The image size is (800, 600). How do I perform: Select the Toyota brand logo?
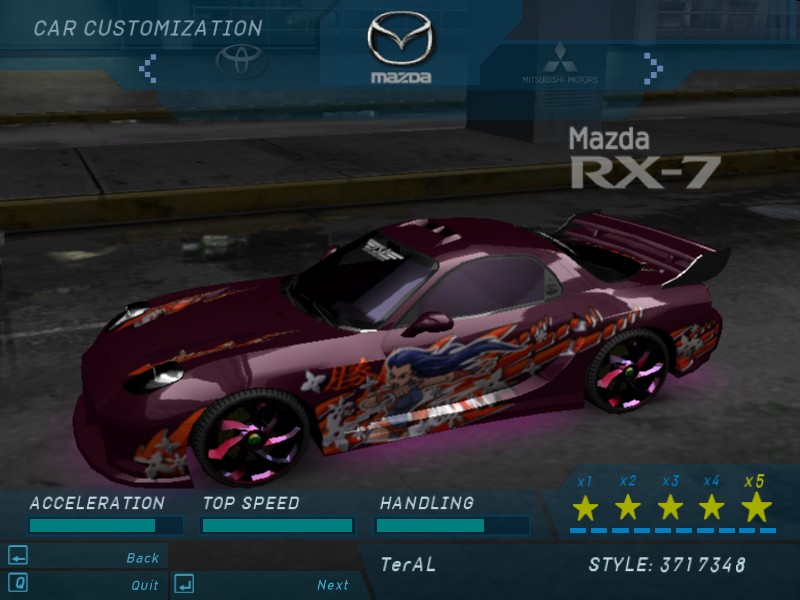coord(242,62)
